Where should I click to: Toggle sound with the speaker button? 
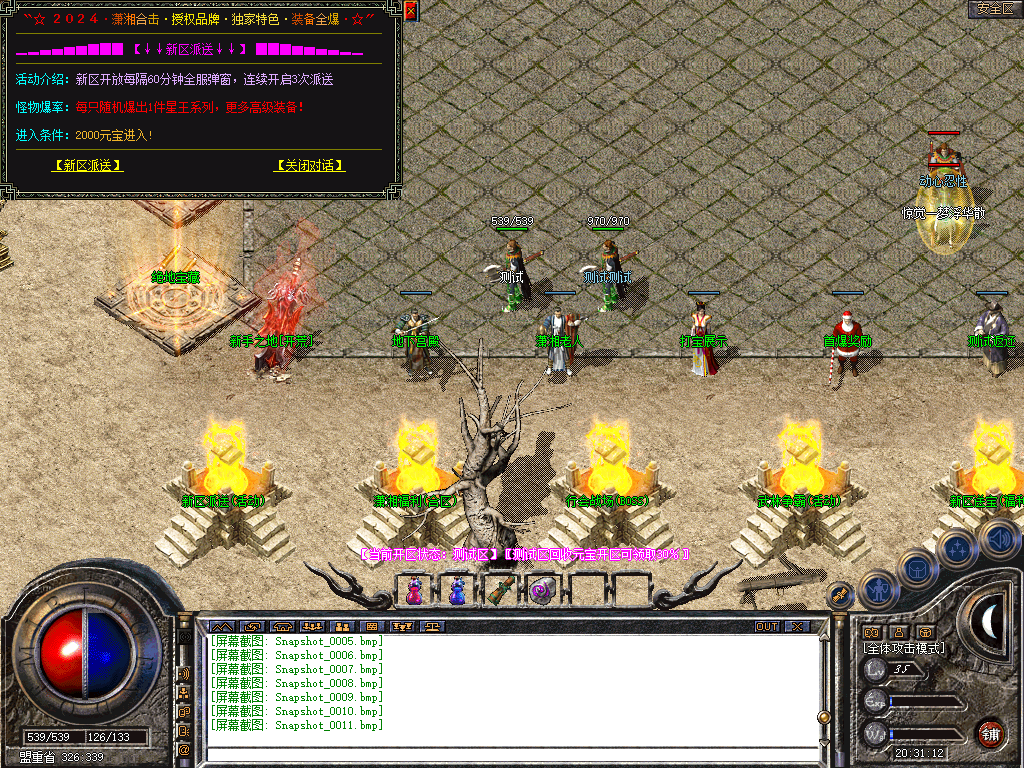click(999, 540)
